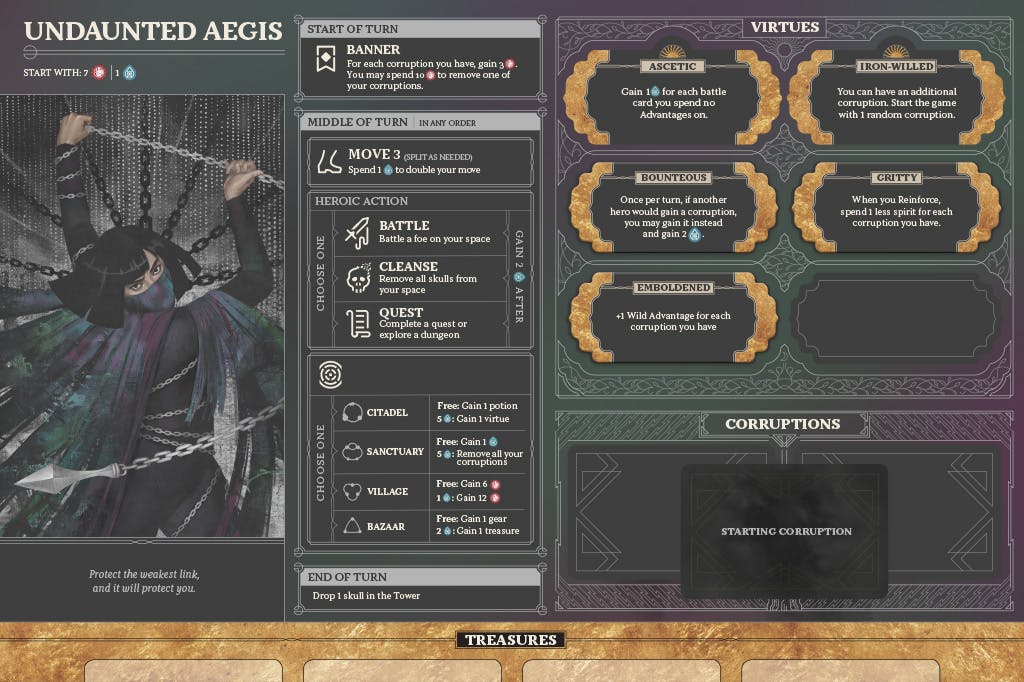Screen dimensions: 1024x682
Task: Select the Cleanse heroic action
Action: point(420,278)
